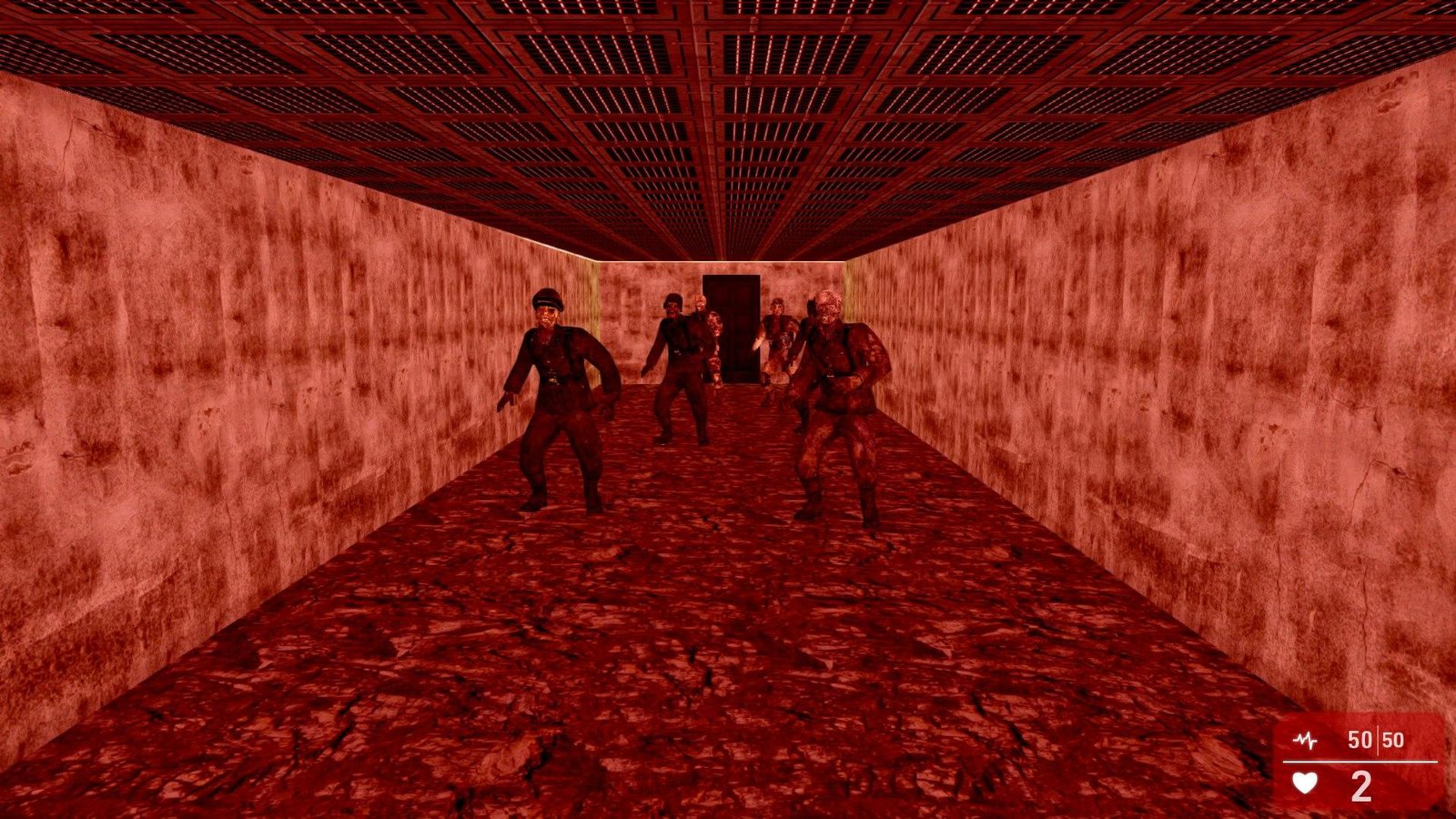
Task: Click the maximum health value 50
Action: click(1394, 739)
